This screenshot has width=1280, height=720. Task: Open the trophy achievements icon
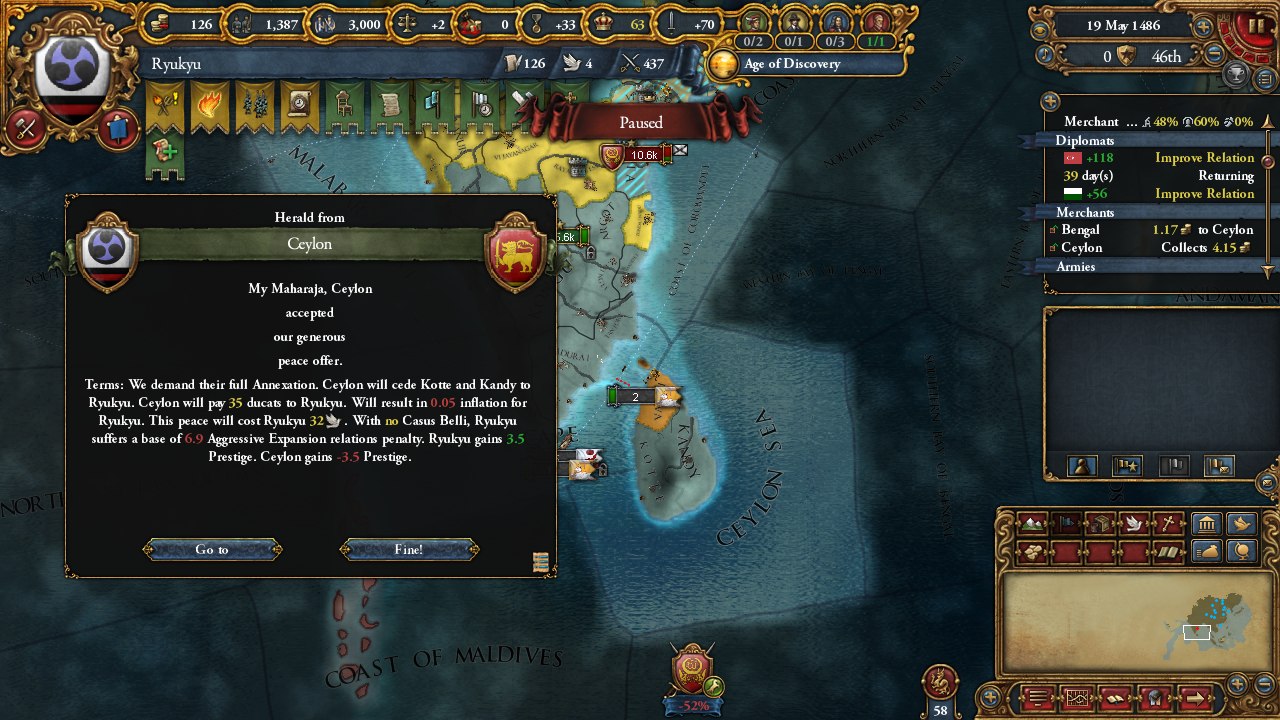(x=1237, y=76)
